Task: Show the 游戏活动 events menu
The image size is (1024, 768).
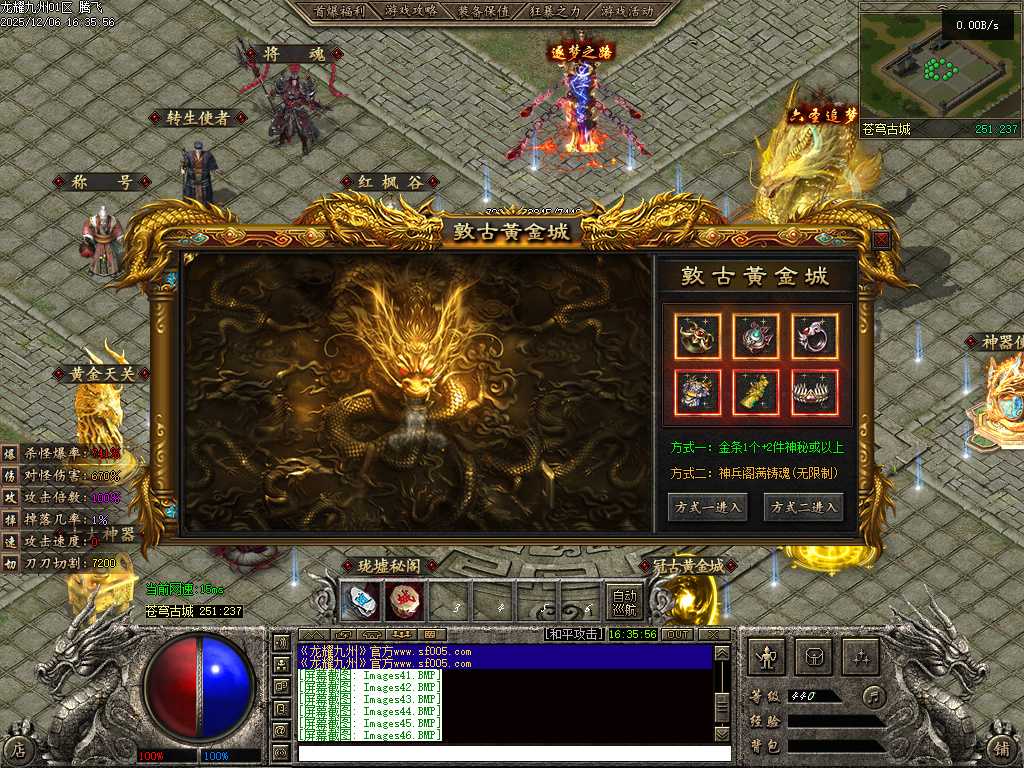Action: [628, 11]
